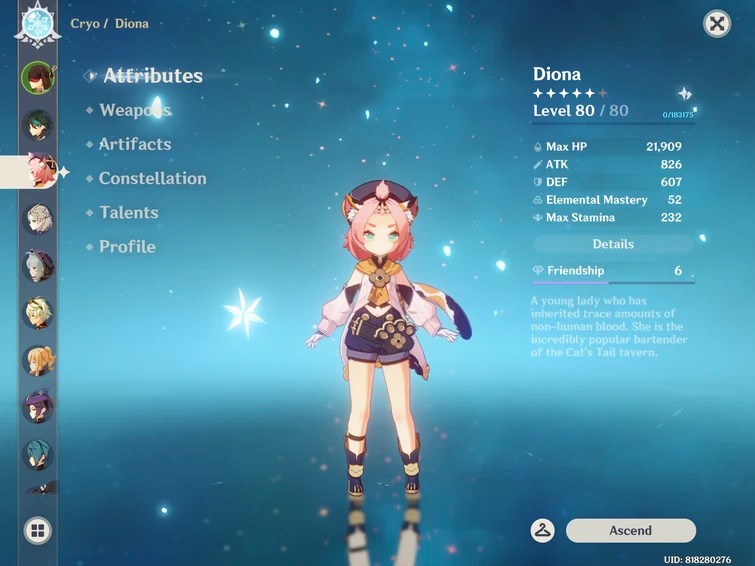This screenshot has width=755, height=566.
Task: Close the character screen
Action: tap(717, 24)
